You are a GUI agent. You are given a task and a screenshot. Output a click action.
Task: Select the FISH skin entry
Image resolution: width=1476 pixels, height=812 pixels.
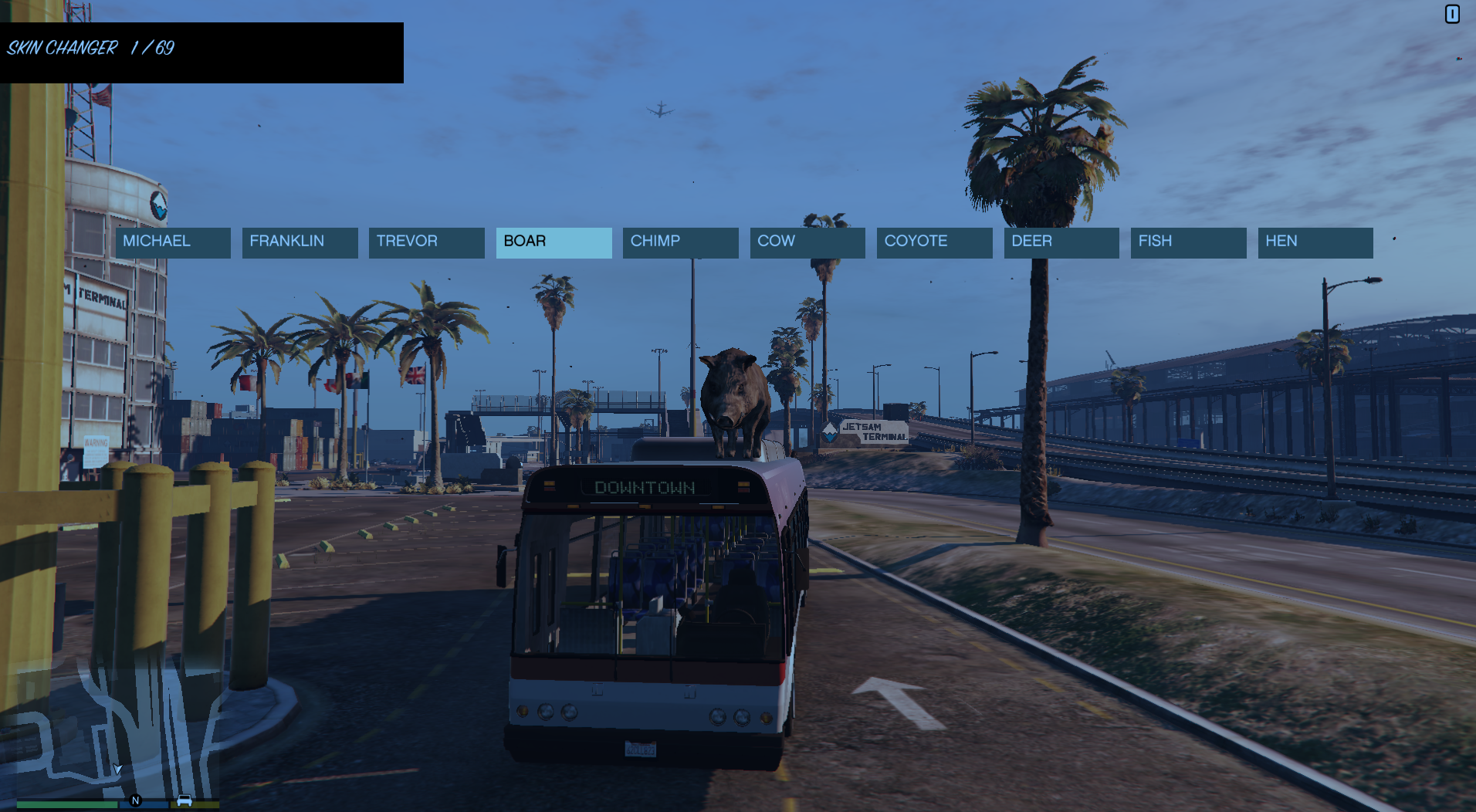(1188, 242)
